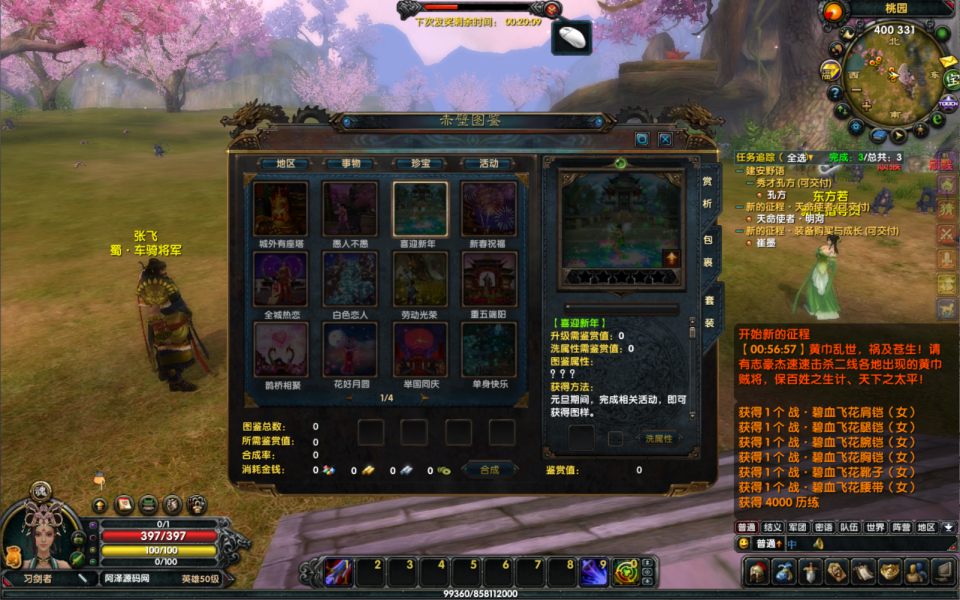Open the 军团 chat channel tab

pyautogui.click(x=797, y=527)
